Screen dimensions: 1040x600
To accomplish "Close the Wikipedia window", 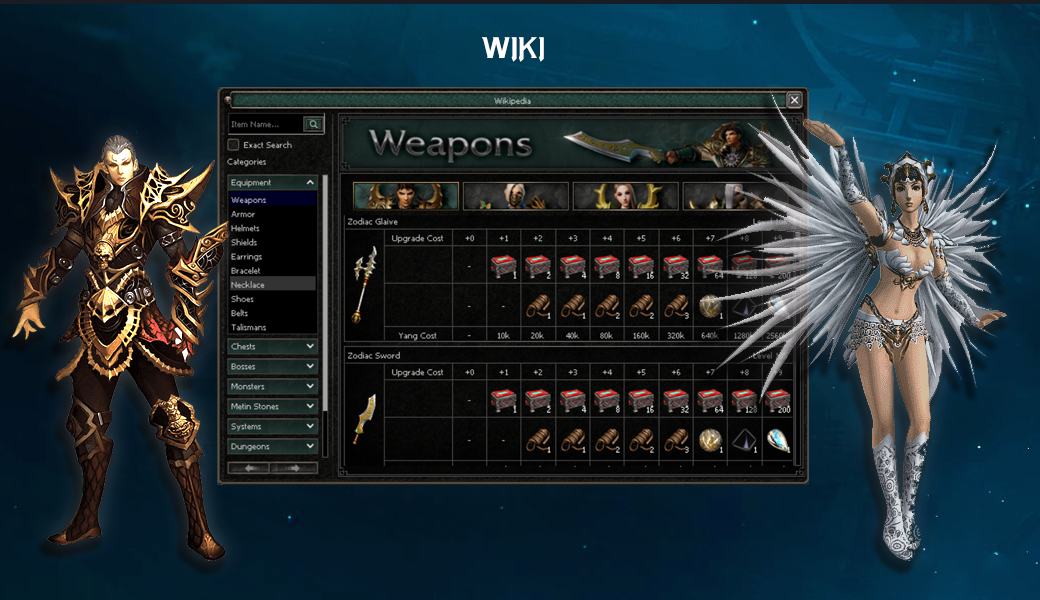I will (794, 100).
